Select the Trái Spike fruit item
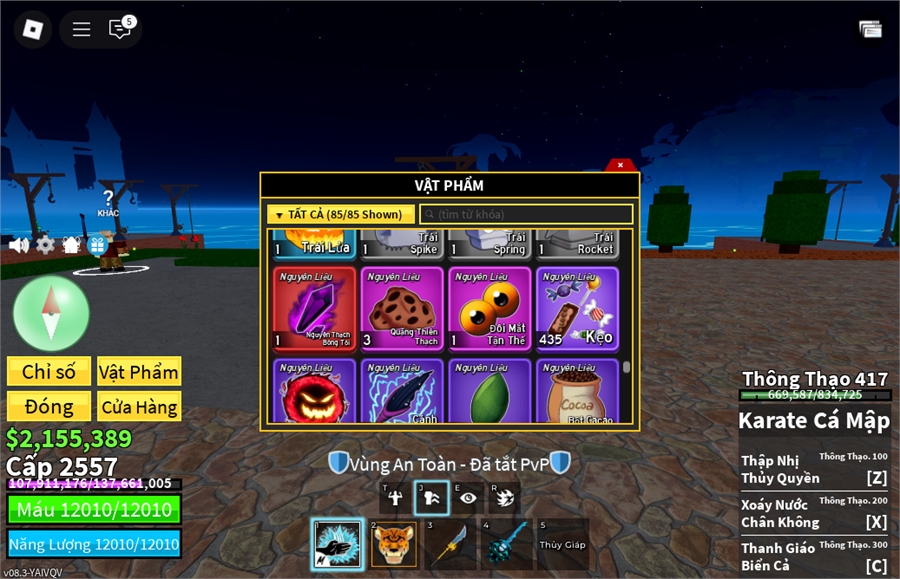The width and height of the screenshot is (900, 579). (x=402, y=244)
